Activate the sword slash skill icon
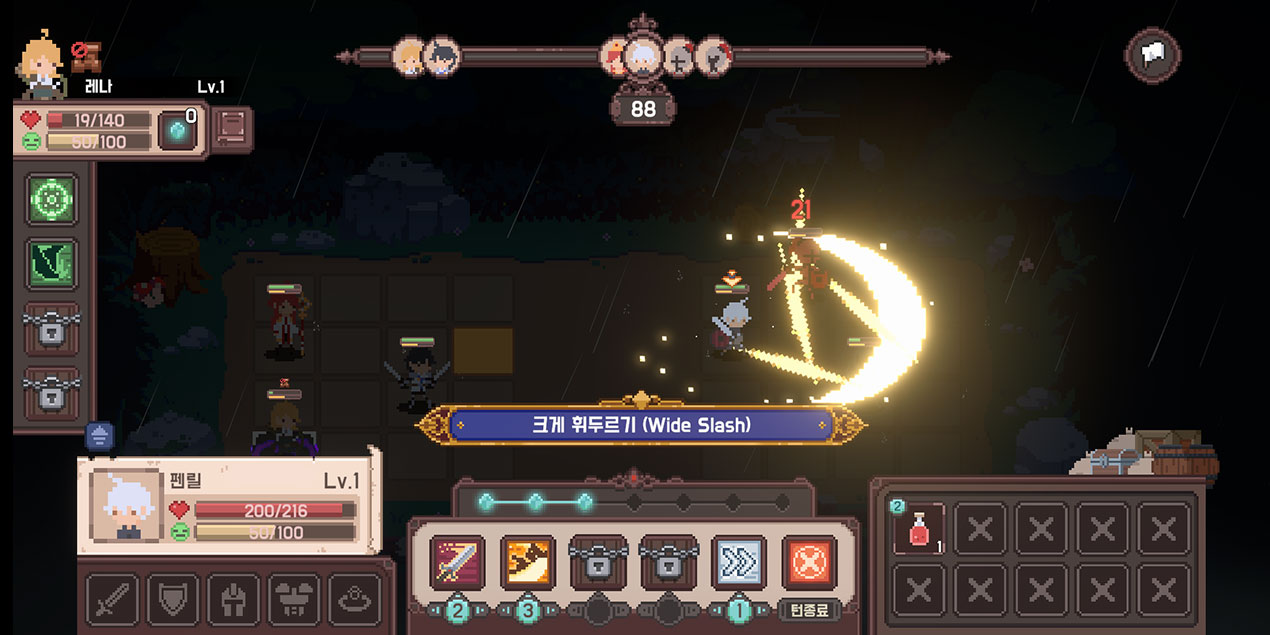The height and width of the screenshot is (635, 1270). tap(457, 562)
